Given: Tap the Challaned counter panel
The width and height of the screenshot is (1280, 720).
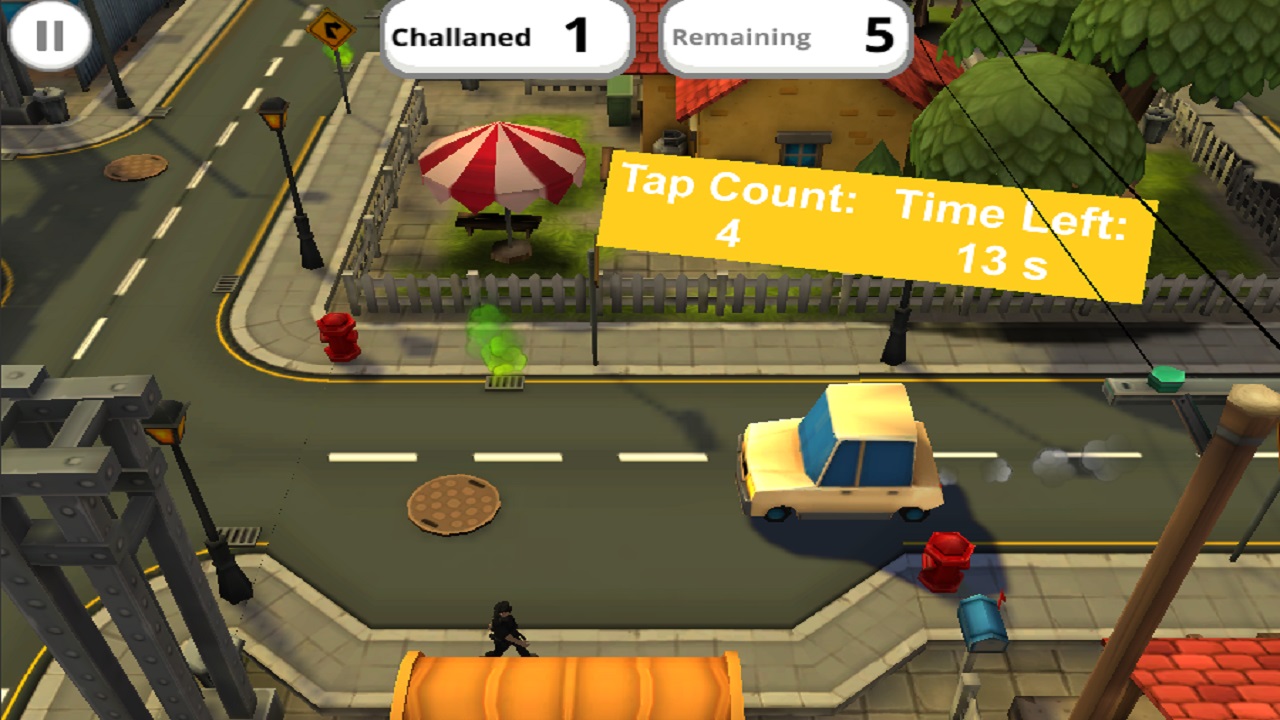Looking at the screenshot, I should coord(506,37).
